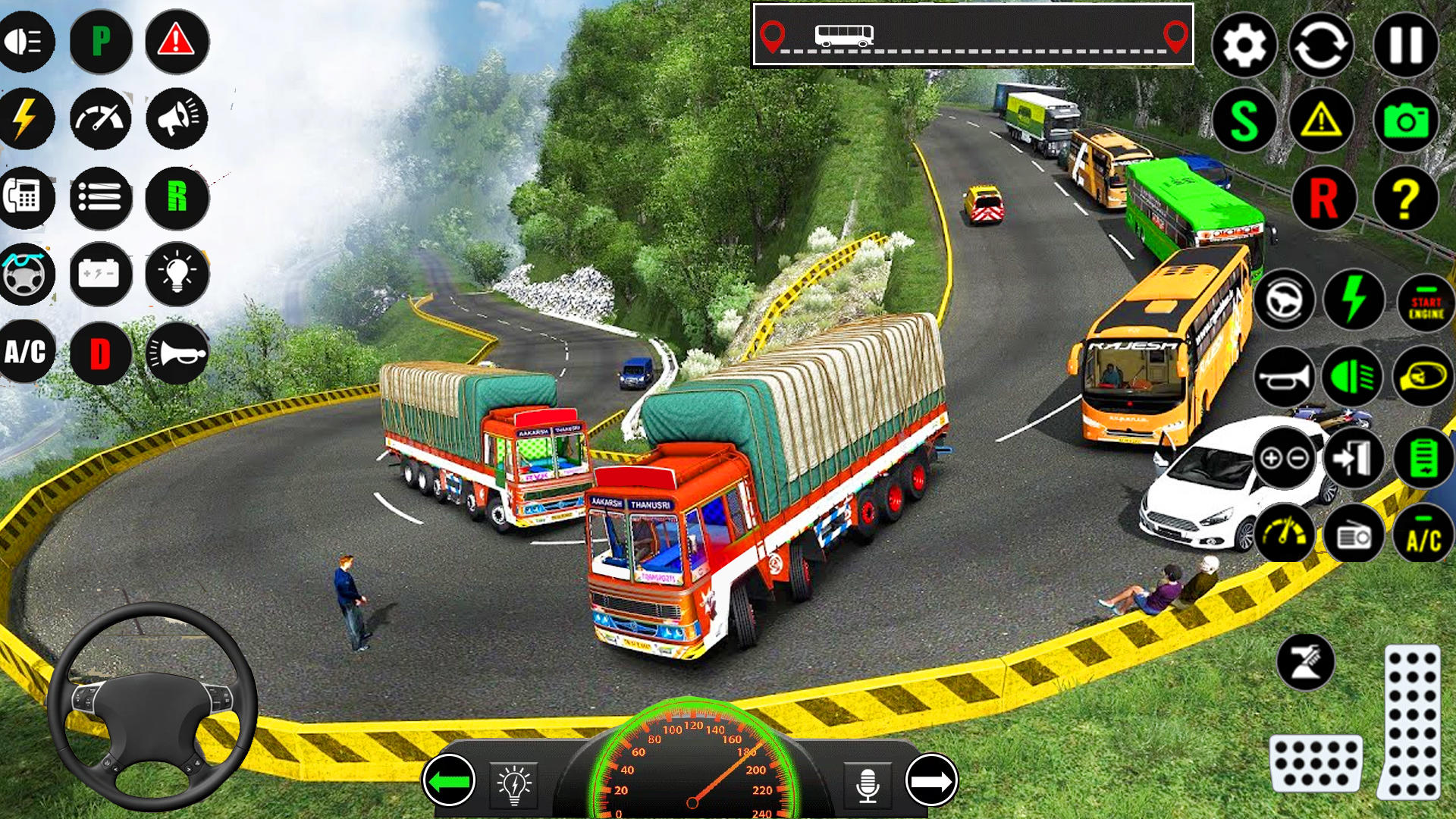Activate the left turn arrow indicator

(x=449, y=780)
